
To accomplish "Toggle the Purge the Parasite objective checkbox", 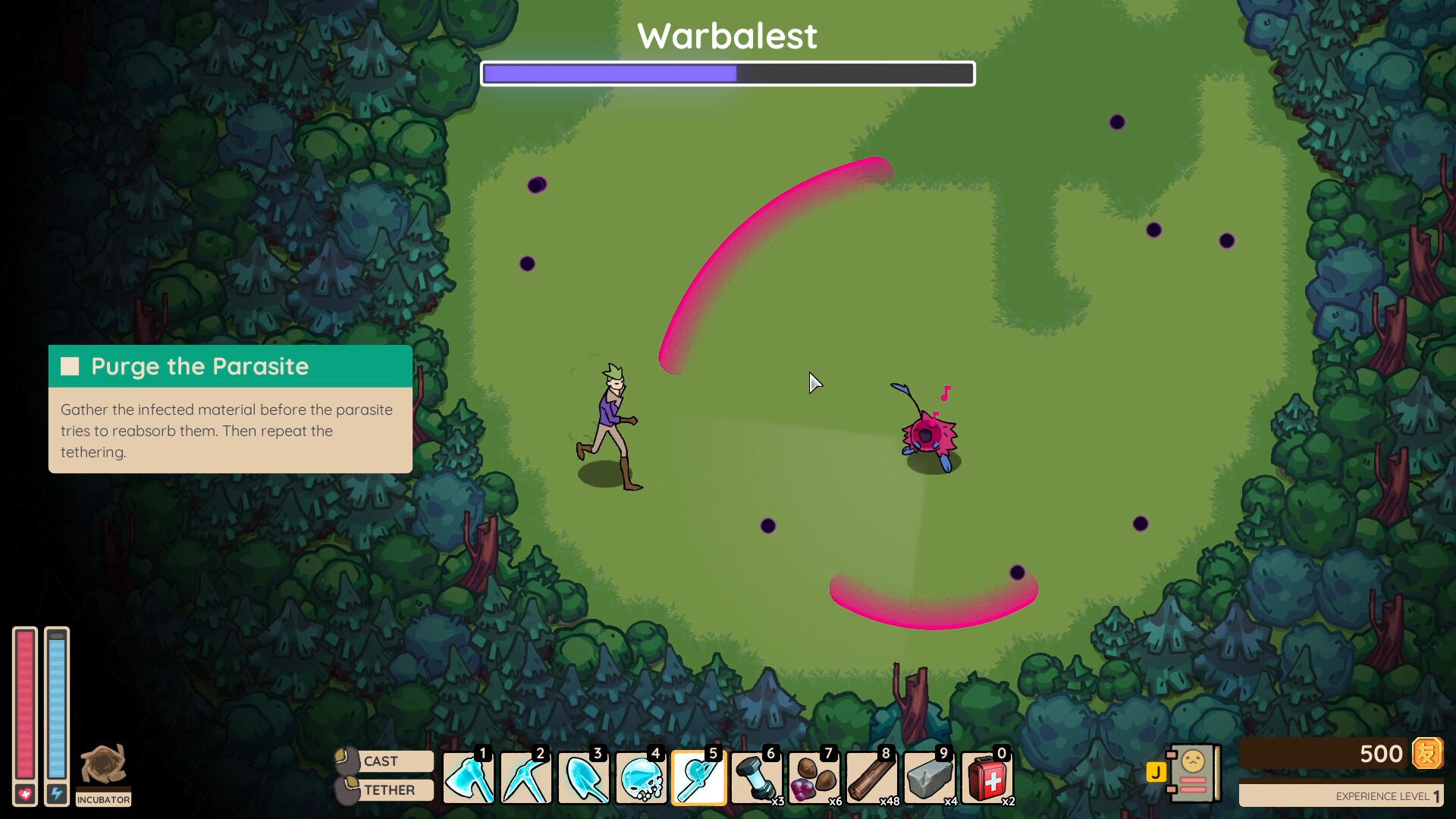I will point(70,366).
